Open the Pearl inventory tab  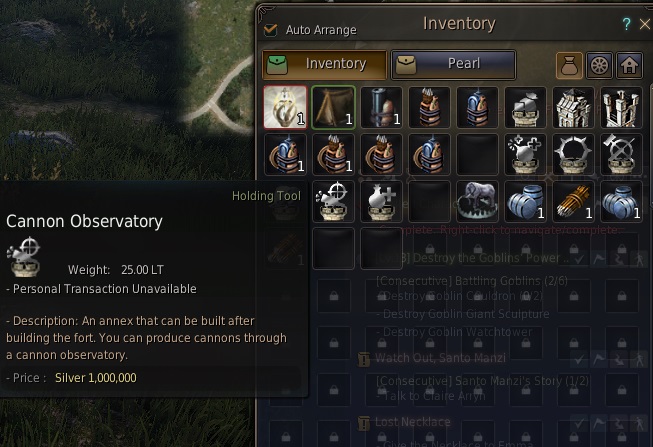tap(453, 64)
